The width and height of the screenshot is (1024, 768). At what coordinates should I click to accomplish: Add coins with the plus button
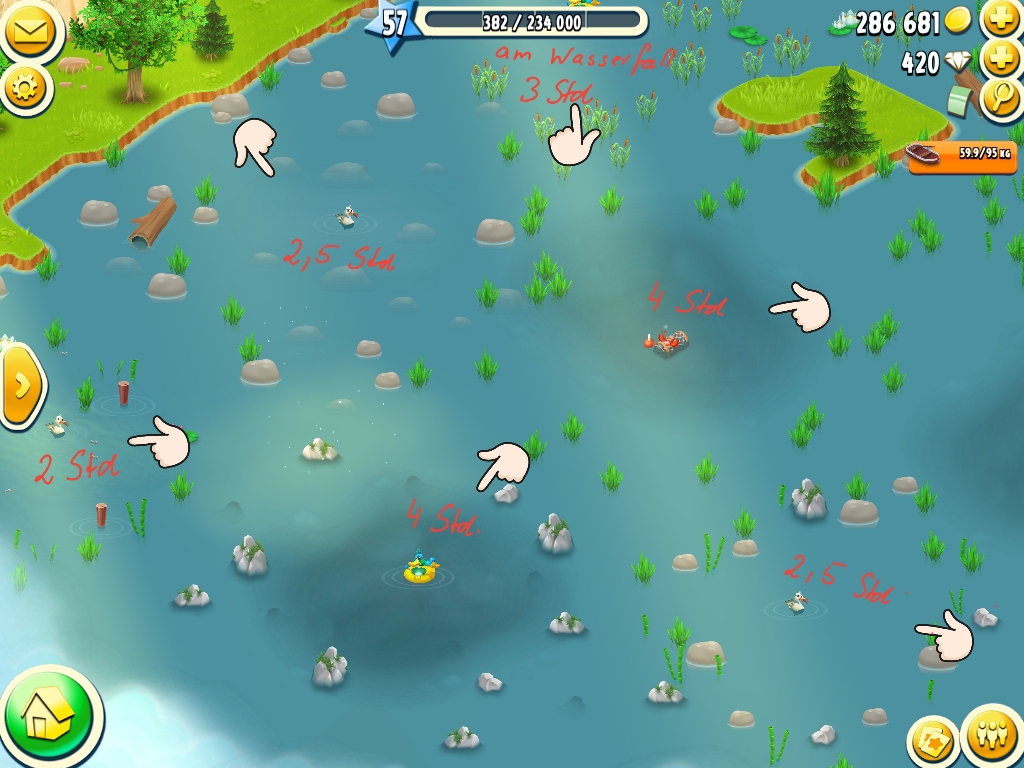pos(1000,18)
